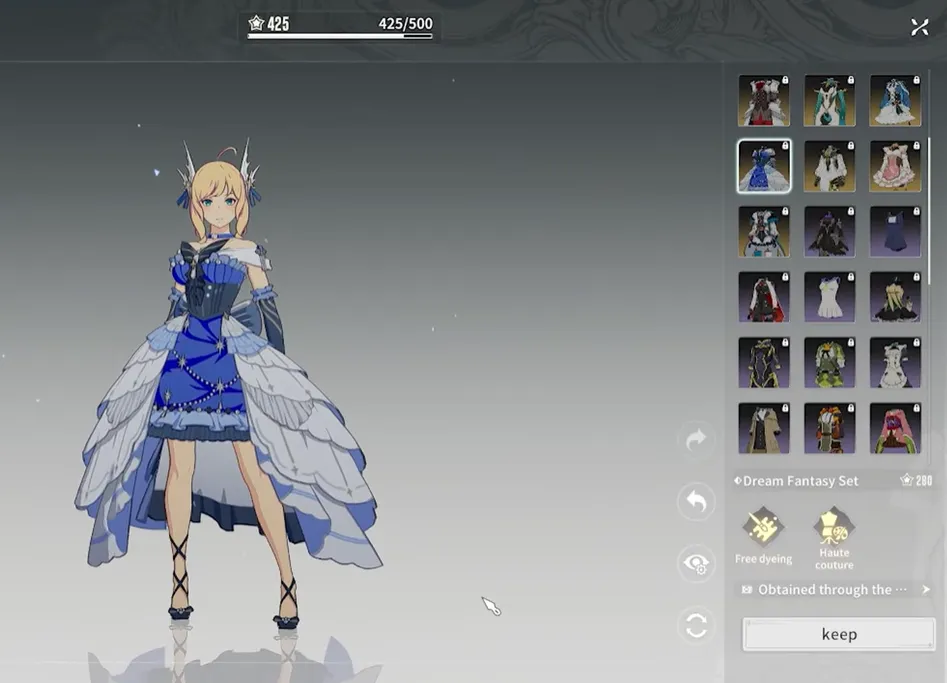Choose the black outfit with red cape
Screen dimensions: 947x683
tap(764, 297)
